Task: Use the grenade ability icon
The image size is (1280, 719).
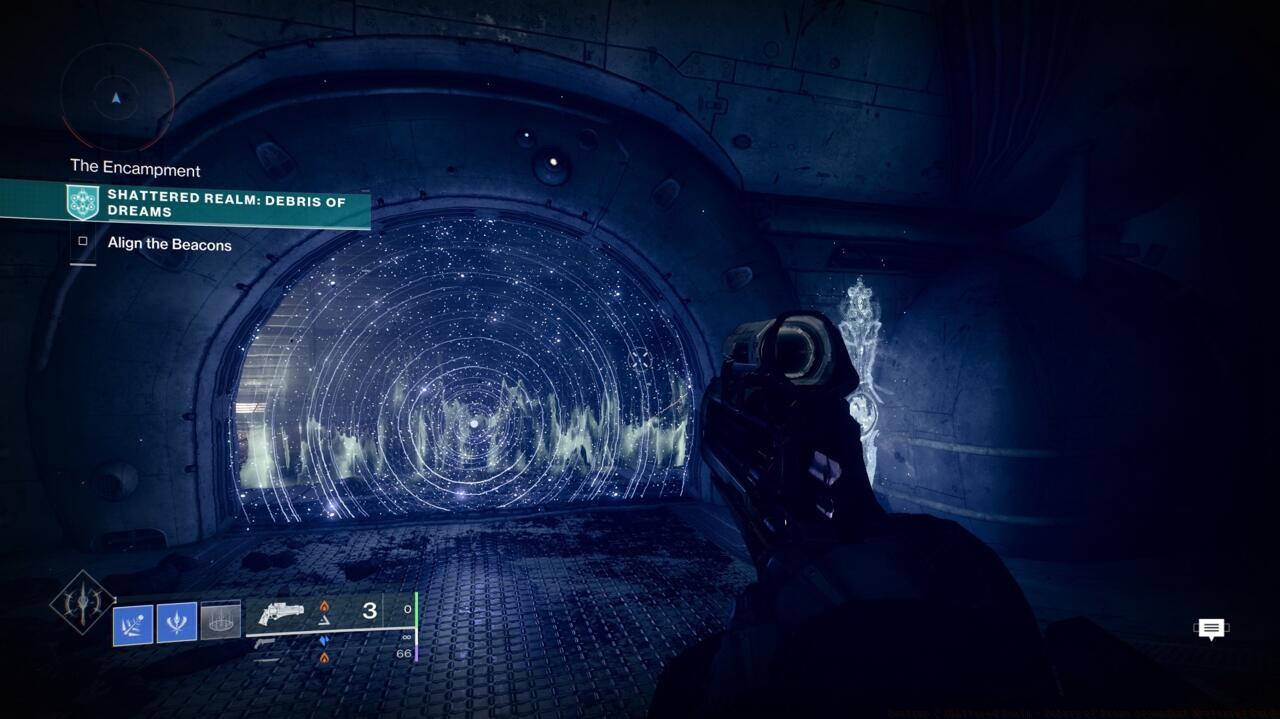Action: (x=133, y=624)
